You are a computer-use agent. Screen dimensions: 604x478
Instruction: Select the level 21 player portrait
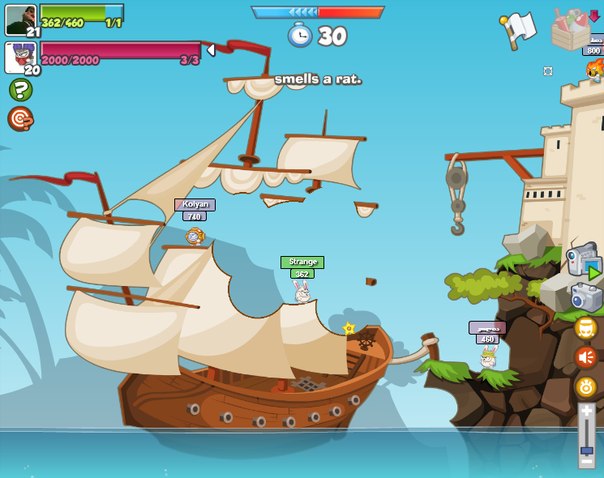(x=20, y=19)
